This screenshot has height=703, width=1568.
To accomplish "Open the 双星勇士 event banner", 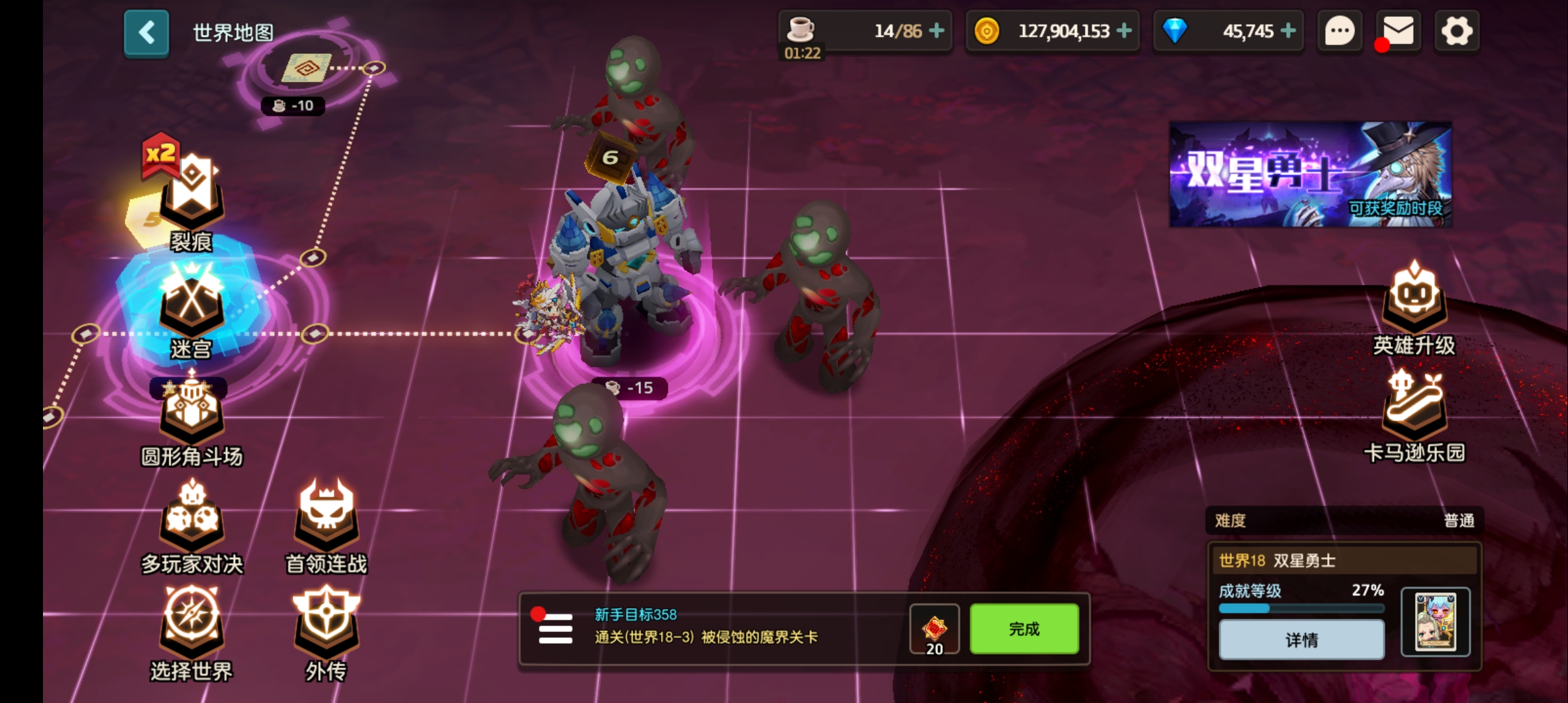I will pyautogui.click(x=1310, y=174).
